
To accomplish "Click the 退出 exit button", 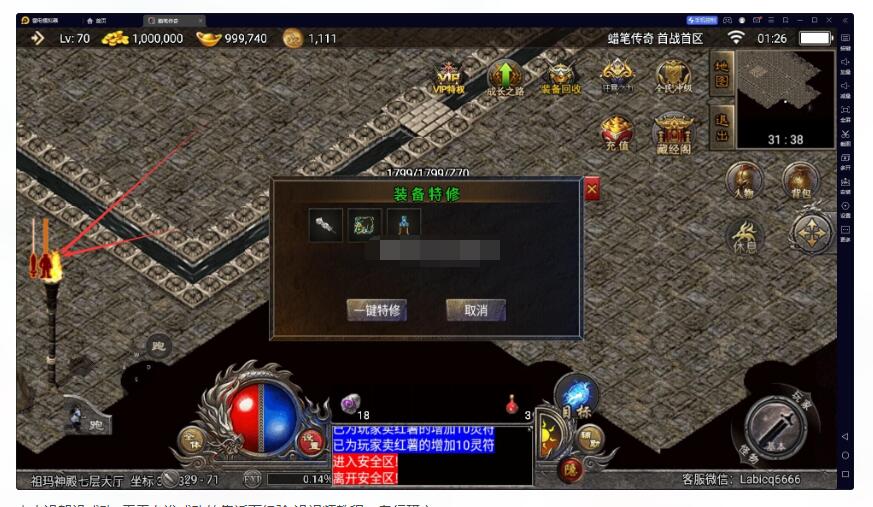I will 719,127.
